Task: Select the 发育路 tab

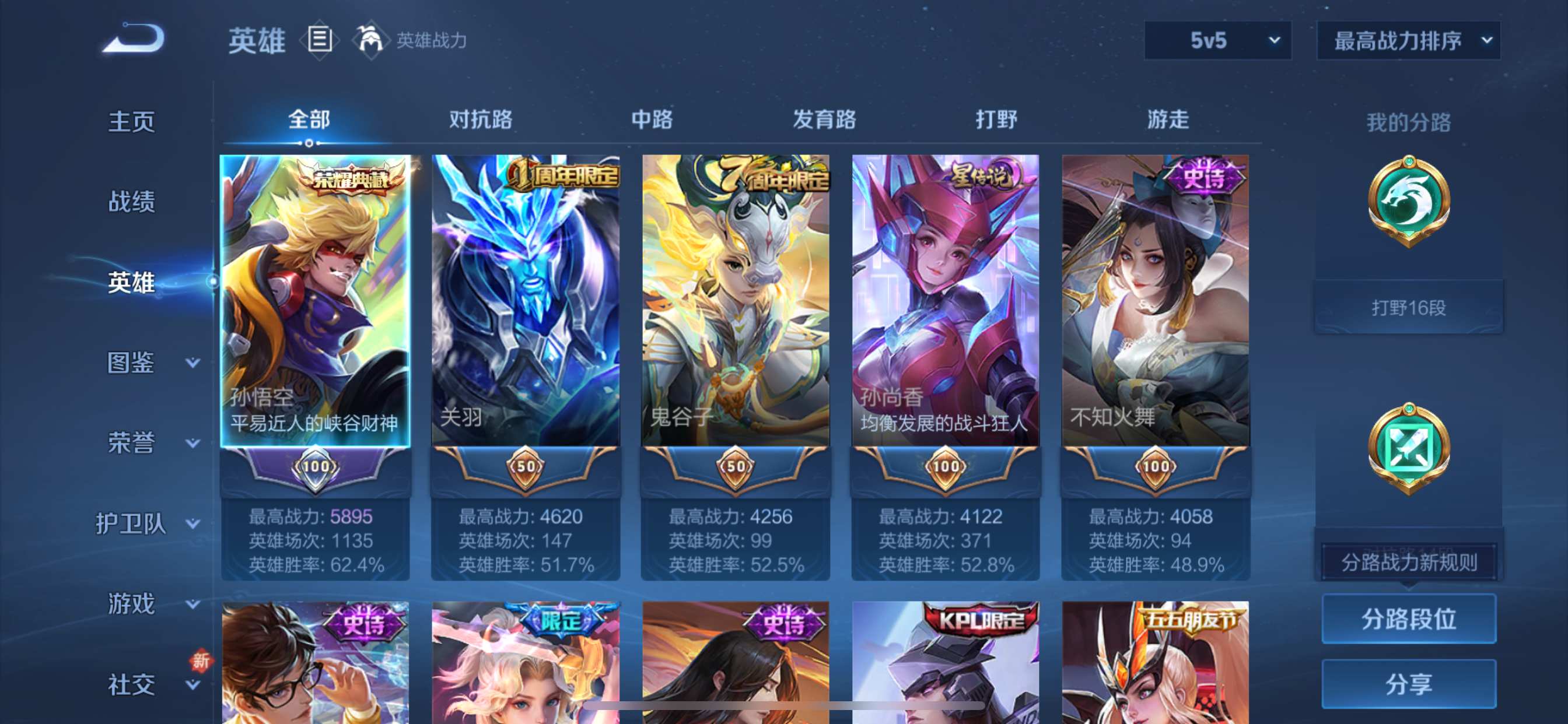Action: [824, 120]
